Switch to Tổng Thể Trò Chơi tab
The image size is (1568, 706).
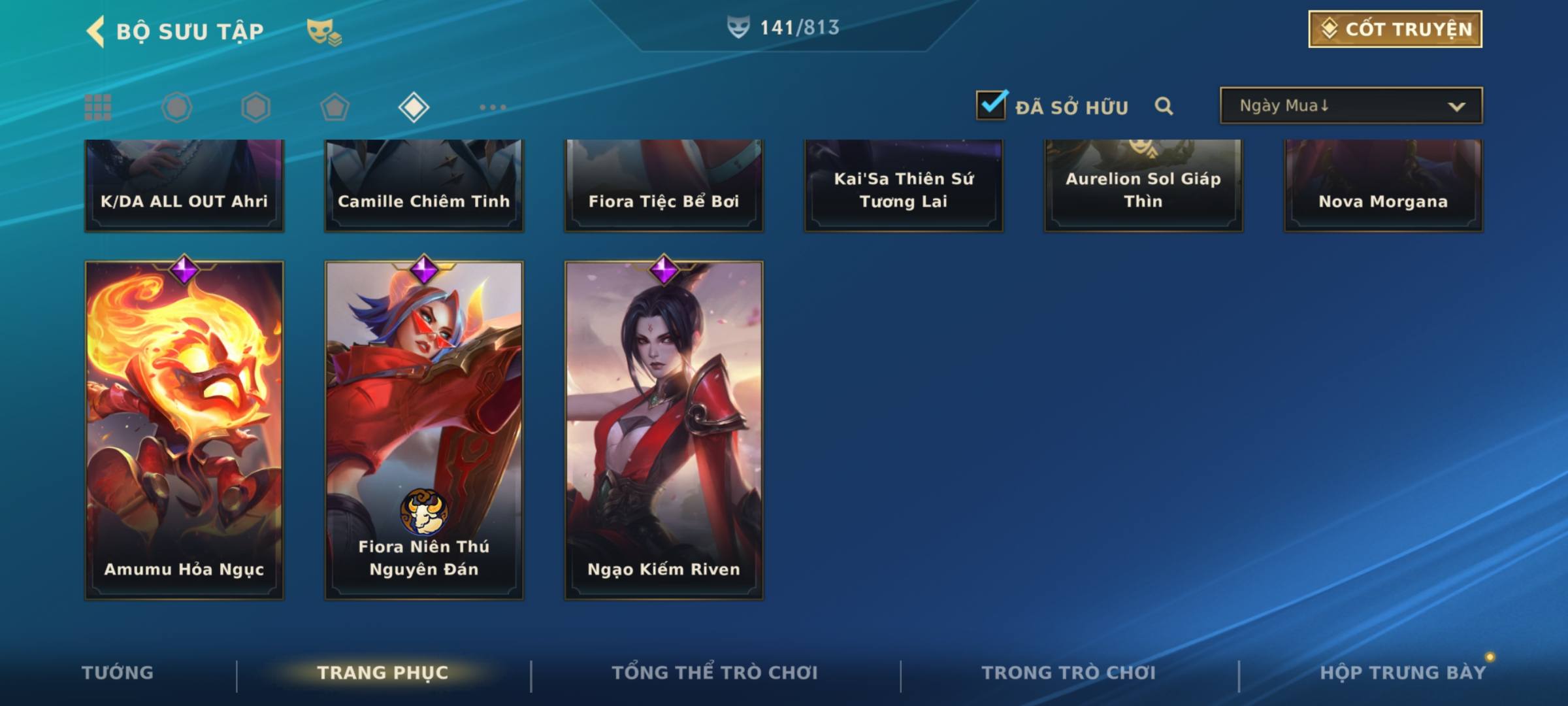[x=715, y=673]
